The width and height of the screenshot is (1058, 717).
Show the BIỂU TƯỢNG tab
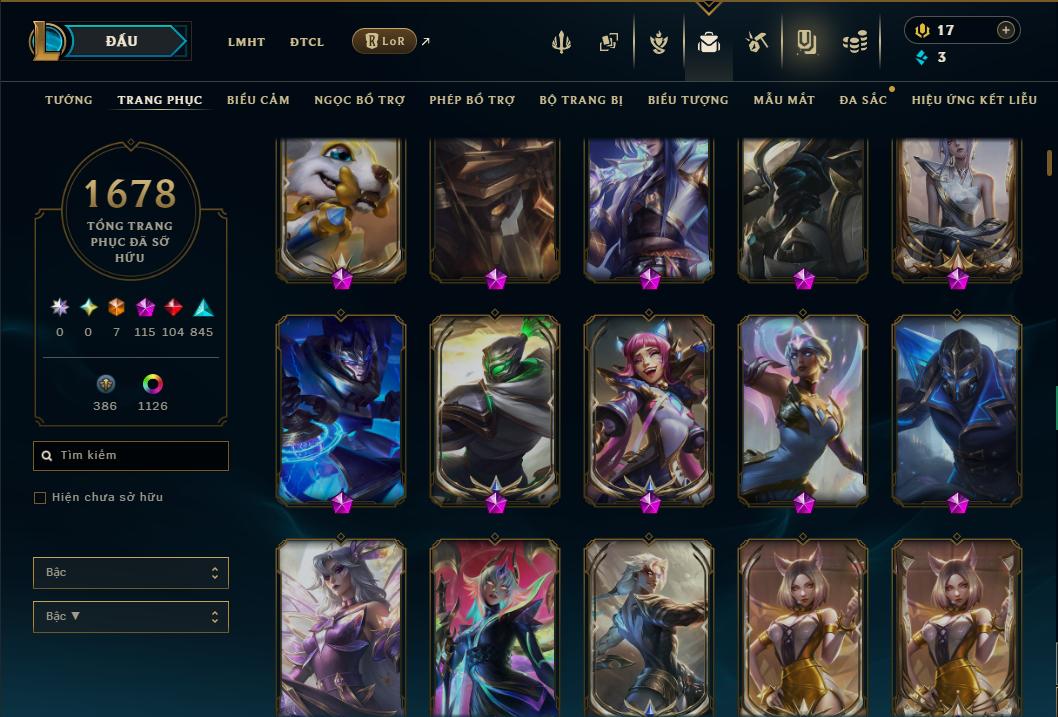pyautogui.click(x=688, y=100)
